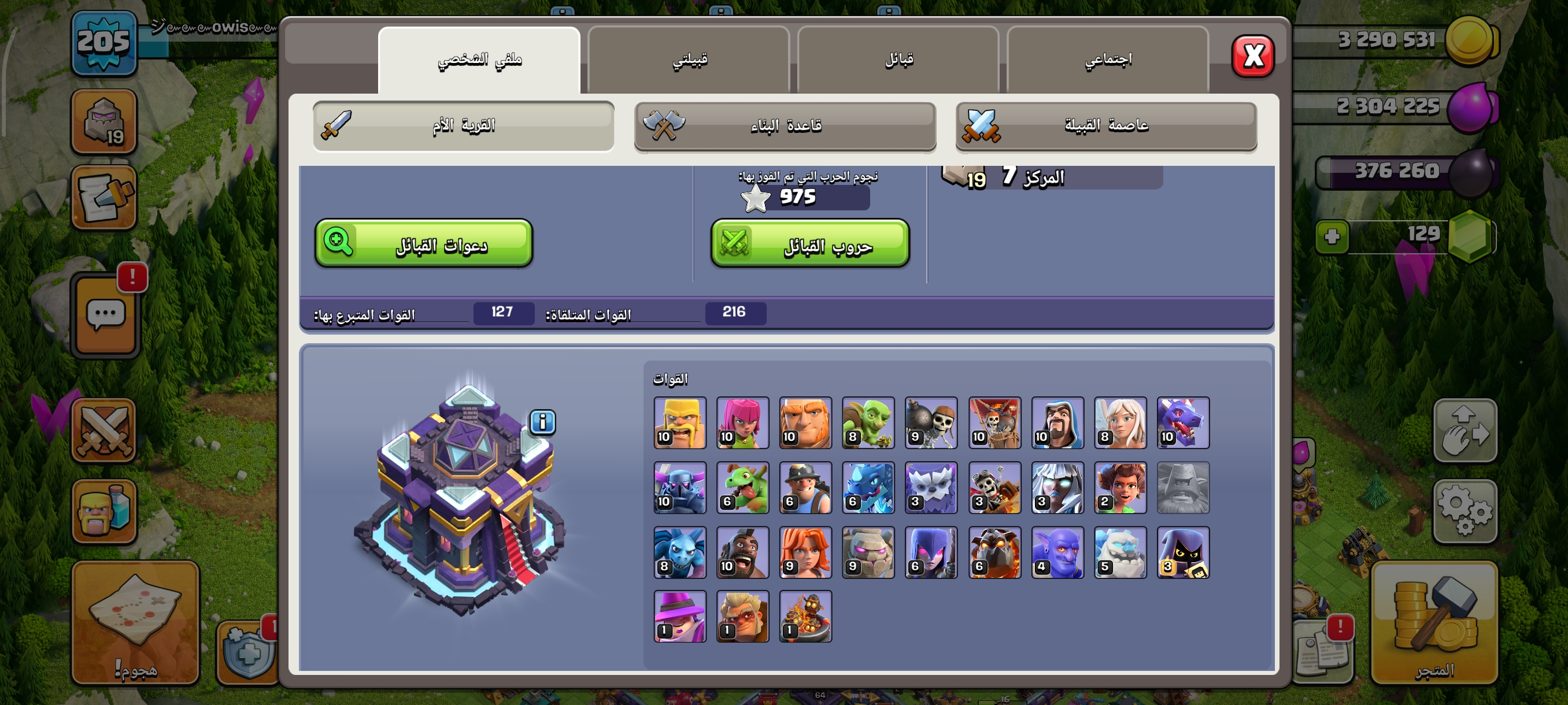Select the Barbarian troop icon

click(680, 424)
